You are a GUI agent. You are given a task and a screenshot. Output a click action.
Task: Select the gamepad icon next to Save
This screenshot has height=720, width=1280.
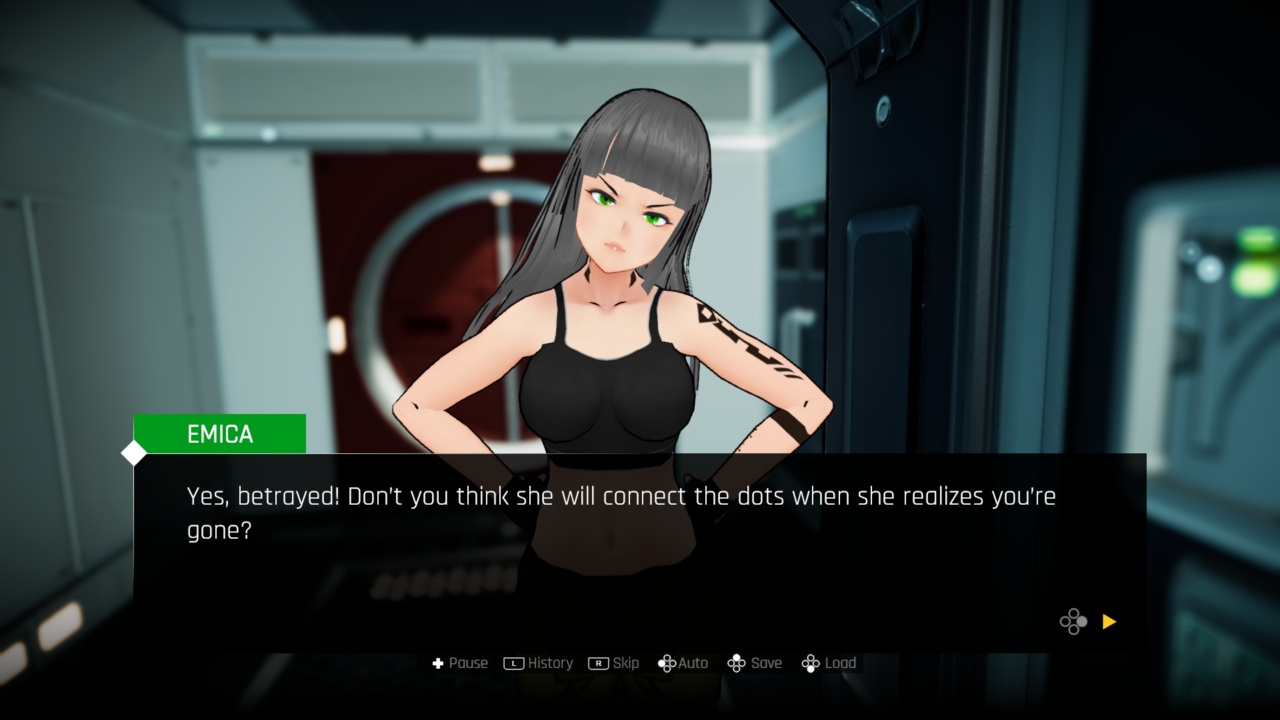point(737,663)
